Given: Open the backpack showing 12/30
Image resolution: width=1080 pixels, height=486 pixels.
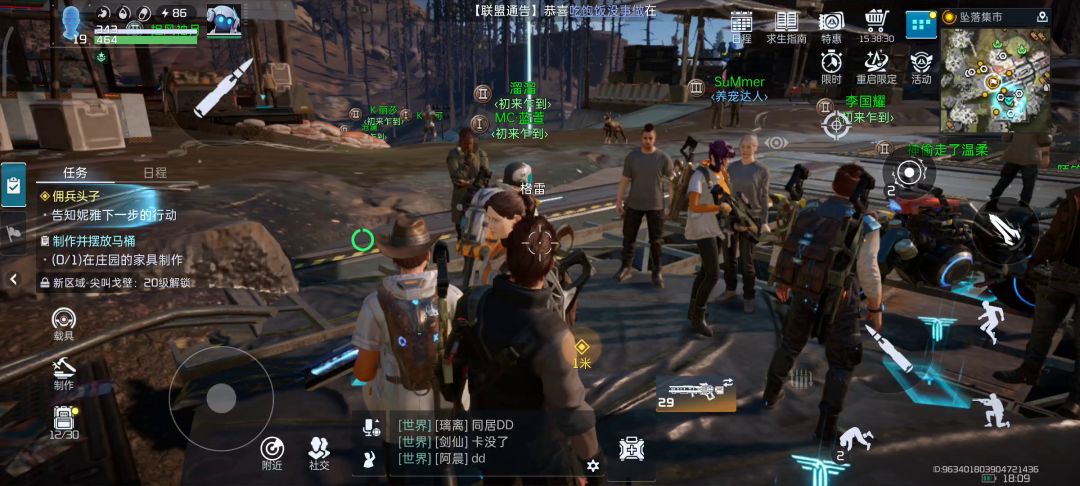Looking at the screenshot, I should pyautogui.click(x=64, y=422).
